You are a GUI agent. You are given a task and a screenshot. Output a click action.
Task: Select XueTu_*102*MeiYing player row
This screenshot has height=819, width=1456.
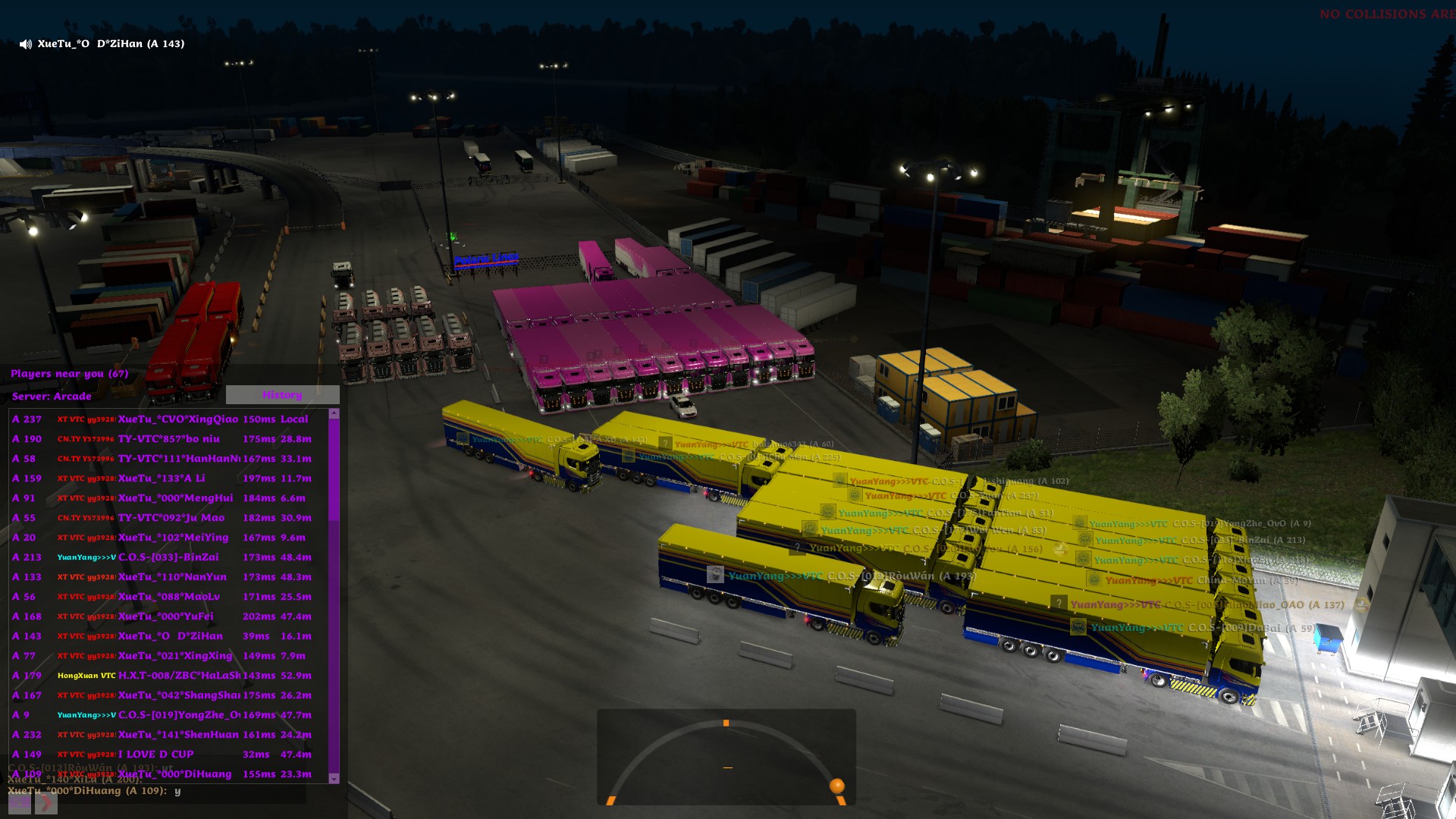click(x=173, y=538)
